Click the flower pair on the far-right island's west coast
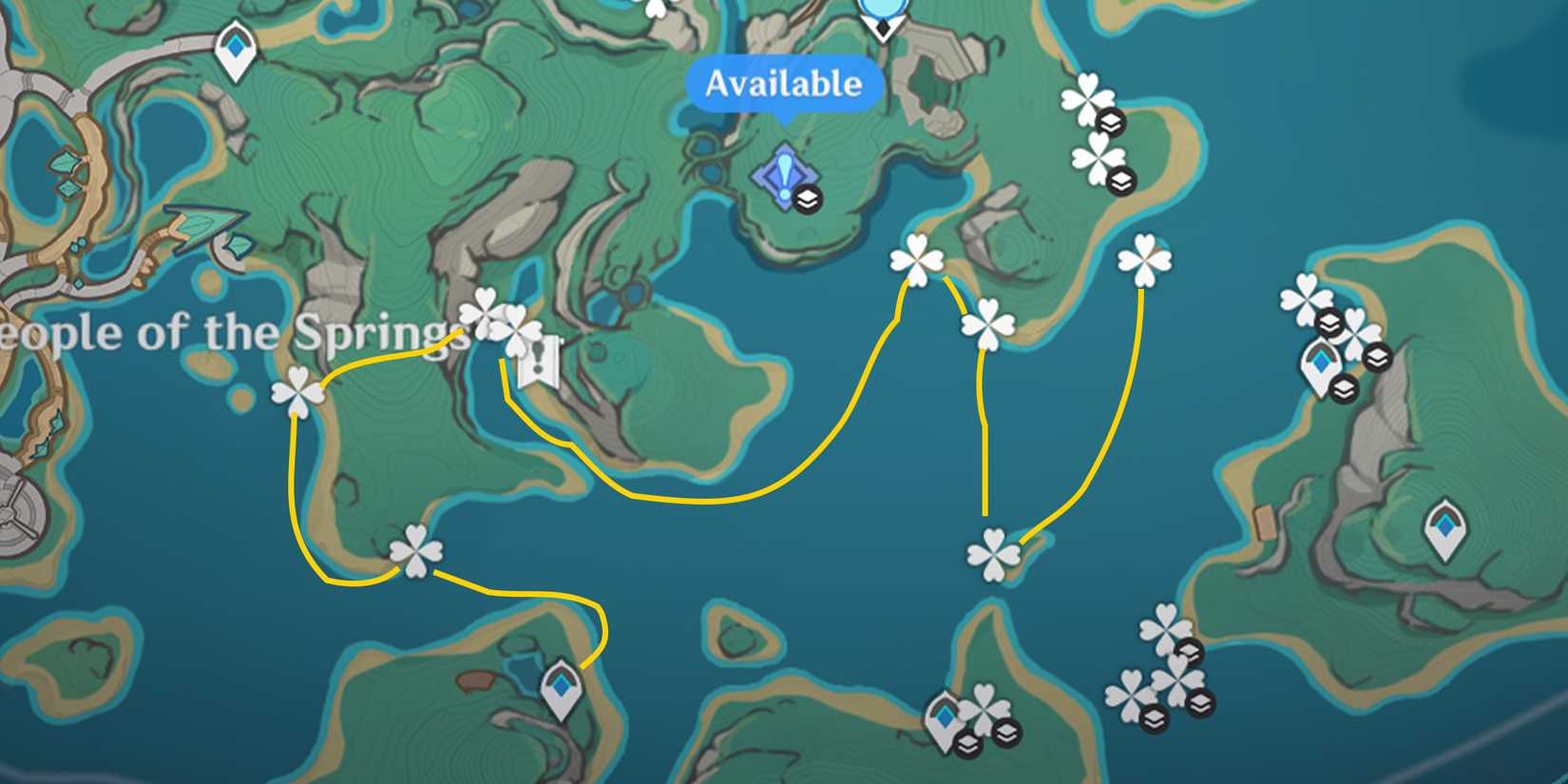The image size is (1568, 784). (x=1309, y=297)
